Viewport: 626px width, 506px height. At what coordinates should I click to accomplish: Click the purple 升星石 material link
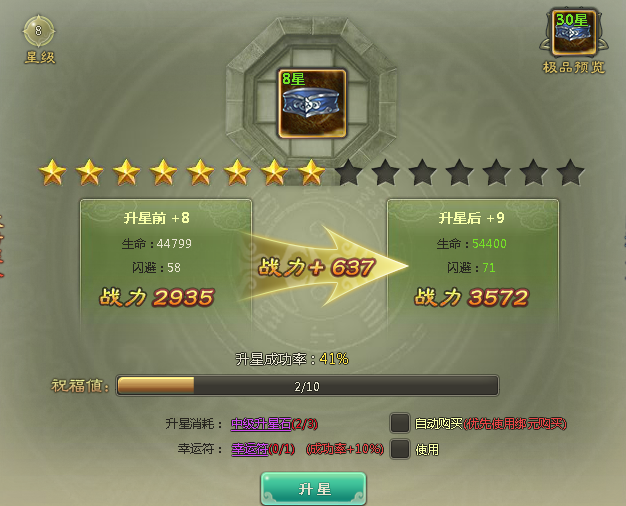260,424
